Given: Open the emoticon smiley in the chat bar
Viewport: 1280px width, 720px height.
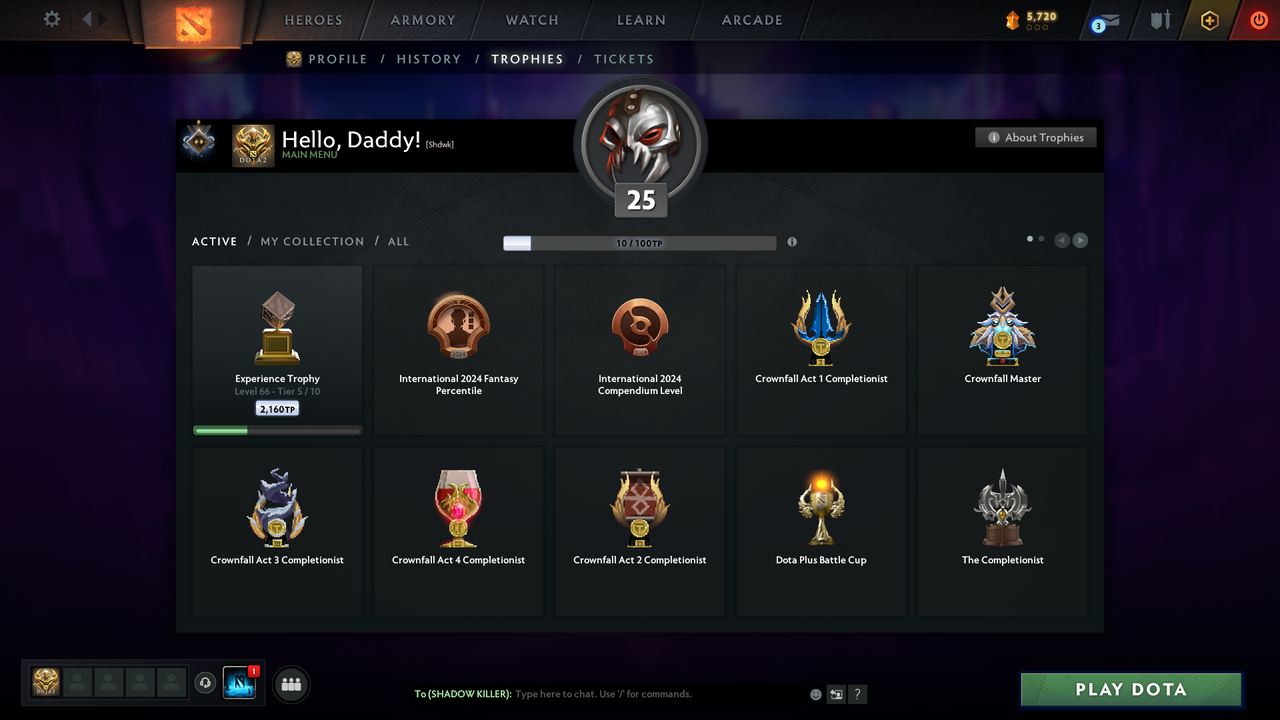Looking at the screenshot, I should coord(815,693).
